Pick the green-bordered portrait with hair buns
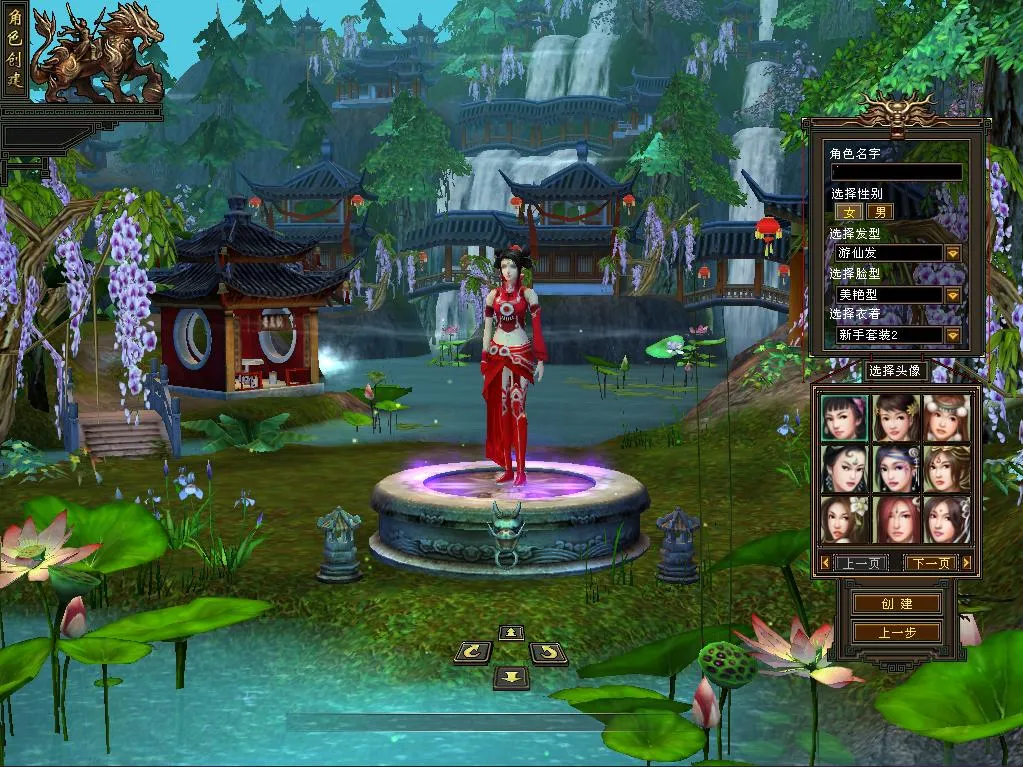This screenshot has width=1023, height=767. [x=844, y=417]
